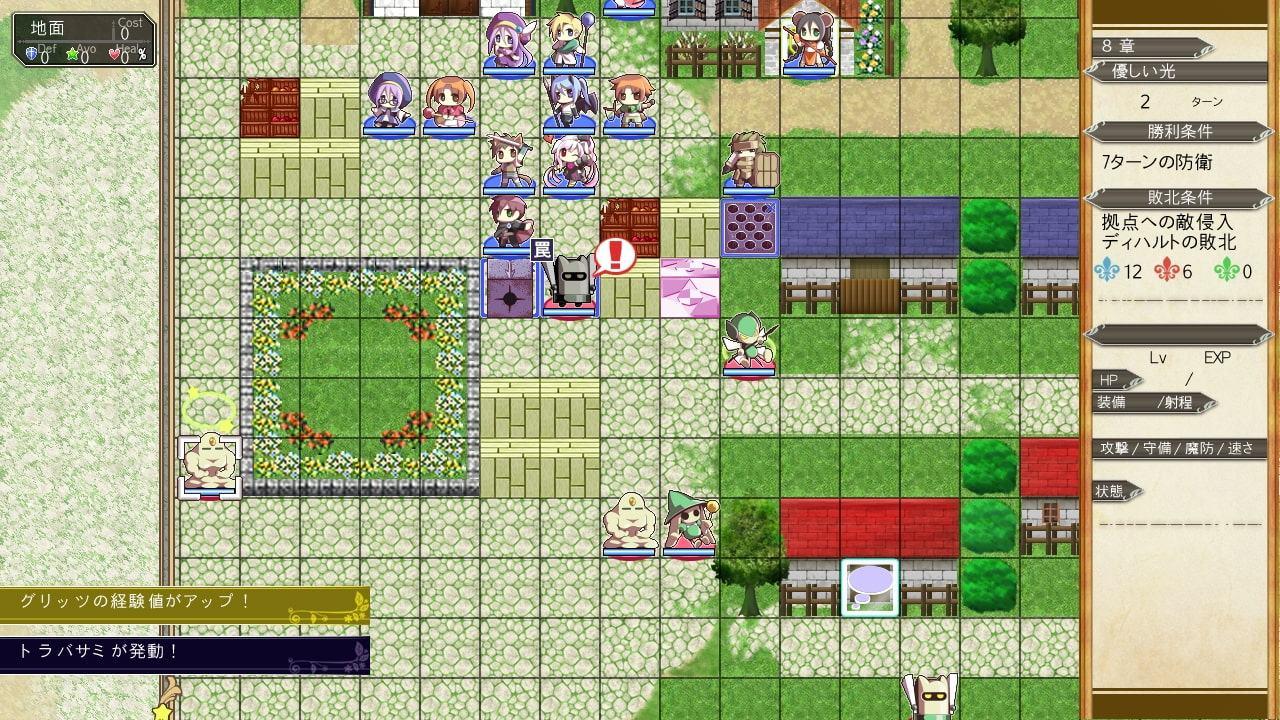1280x720 pixels.
Task: Choose the blue-haired winged lancer unit
Action: click(569, 103)
